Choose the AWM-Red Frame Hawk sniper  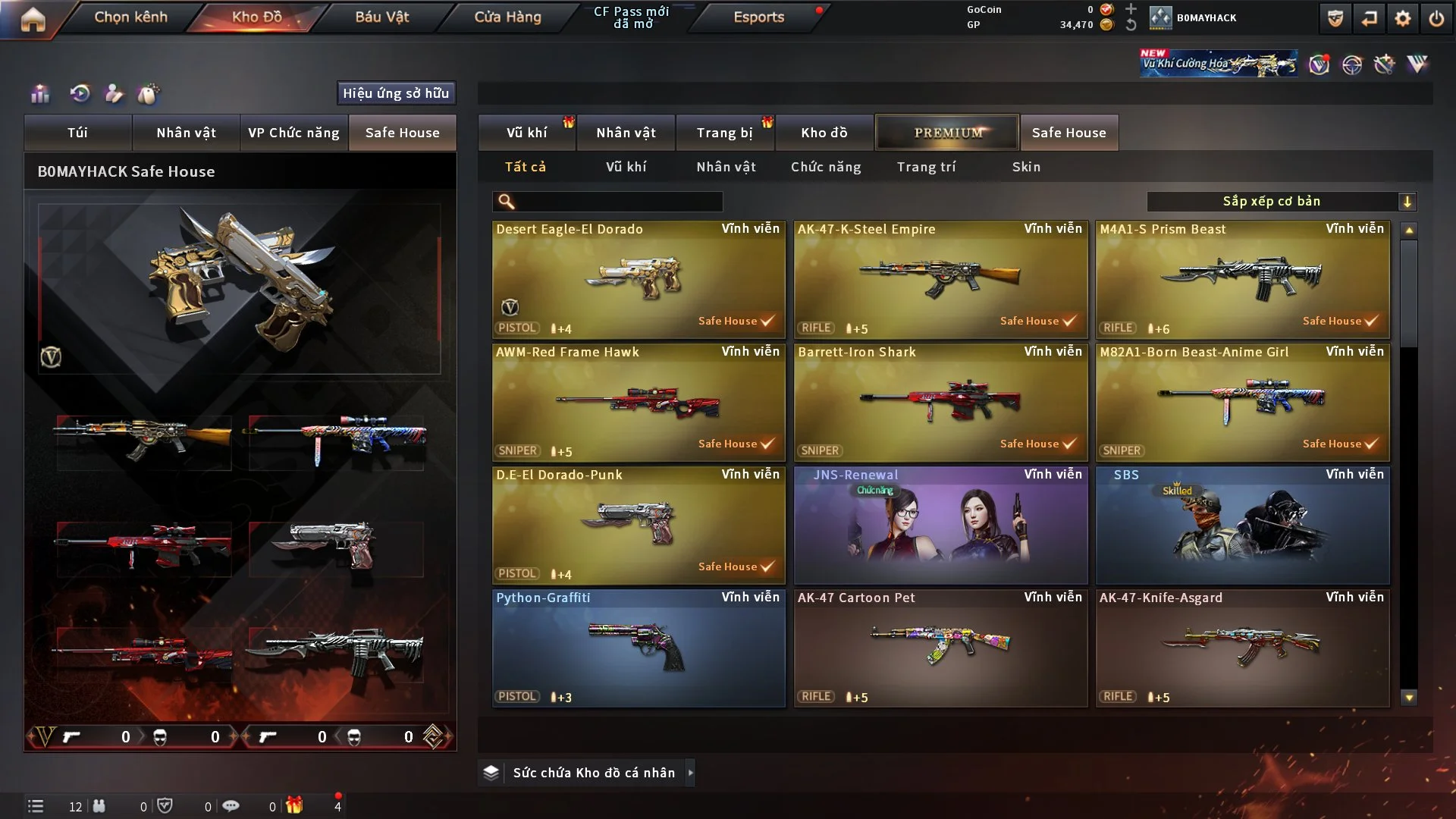pyautogui.click(x=639, y=402)
